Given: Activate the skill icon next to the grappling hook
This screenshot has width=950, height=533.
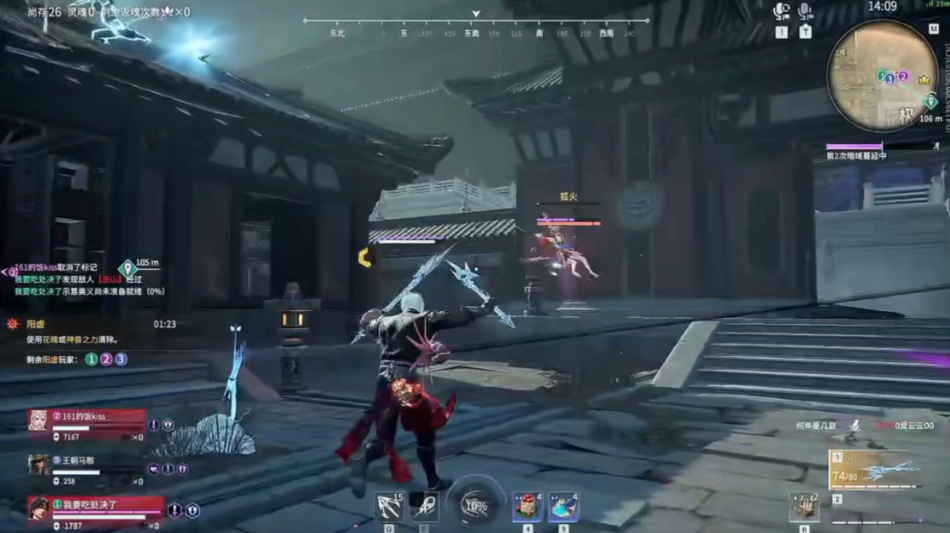Looking at the screenshot, I should pyautogui.click(x=424, y=506).
